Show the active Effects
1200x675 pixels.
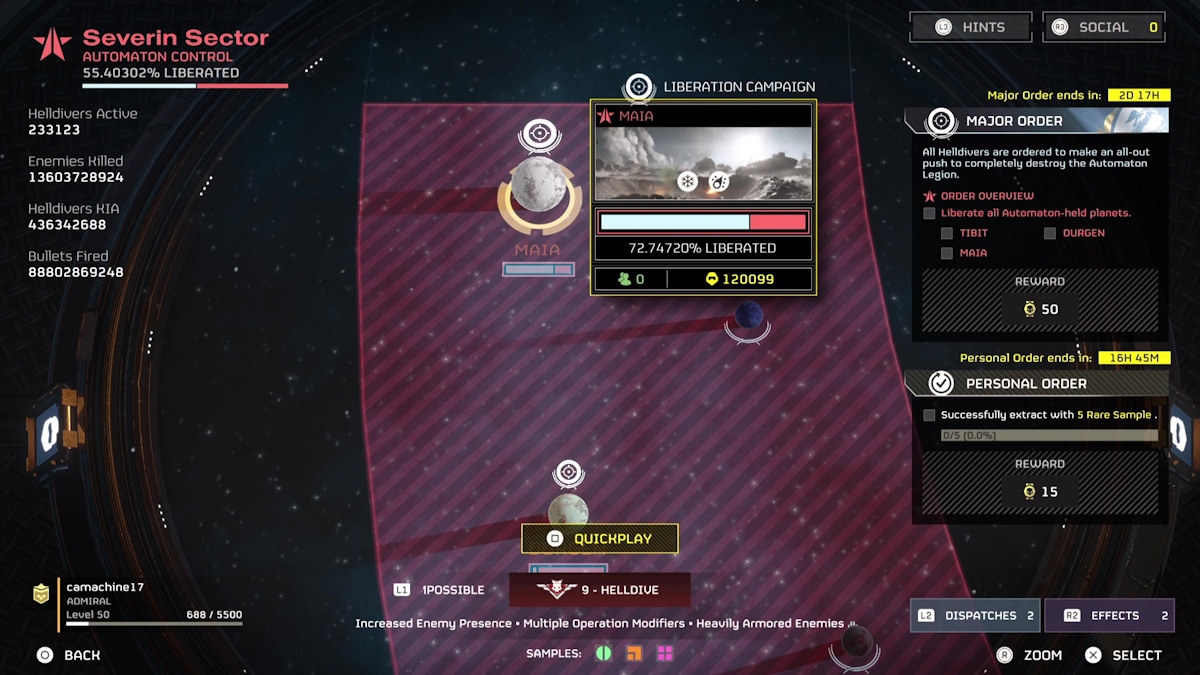coord(1109,616)
